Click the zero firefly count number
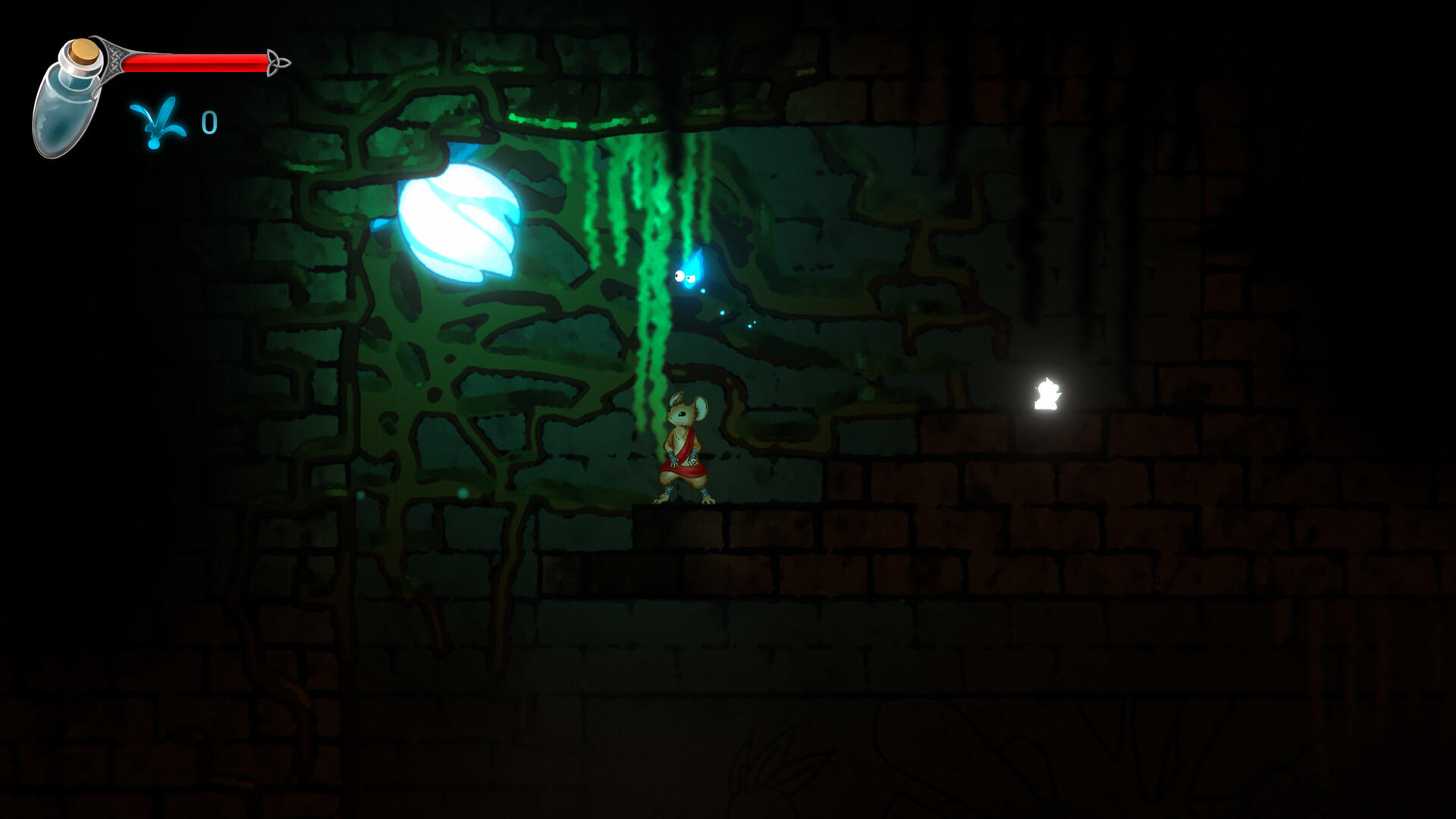This screenshot has height=819, width=1456. tap(210, 121)
